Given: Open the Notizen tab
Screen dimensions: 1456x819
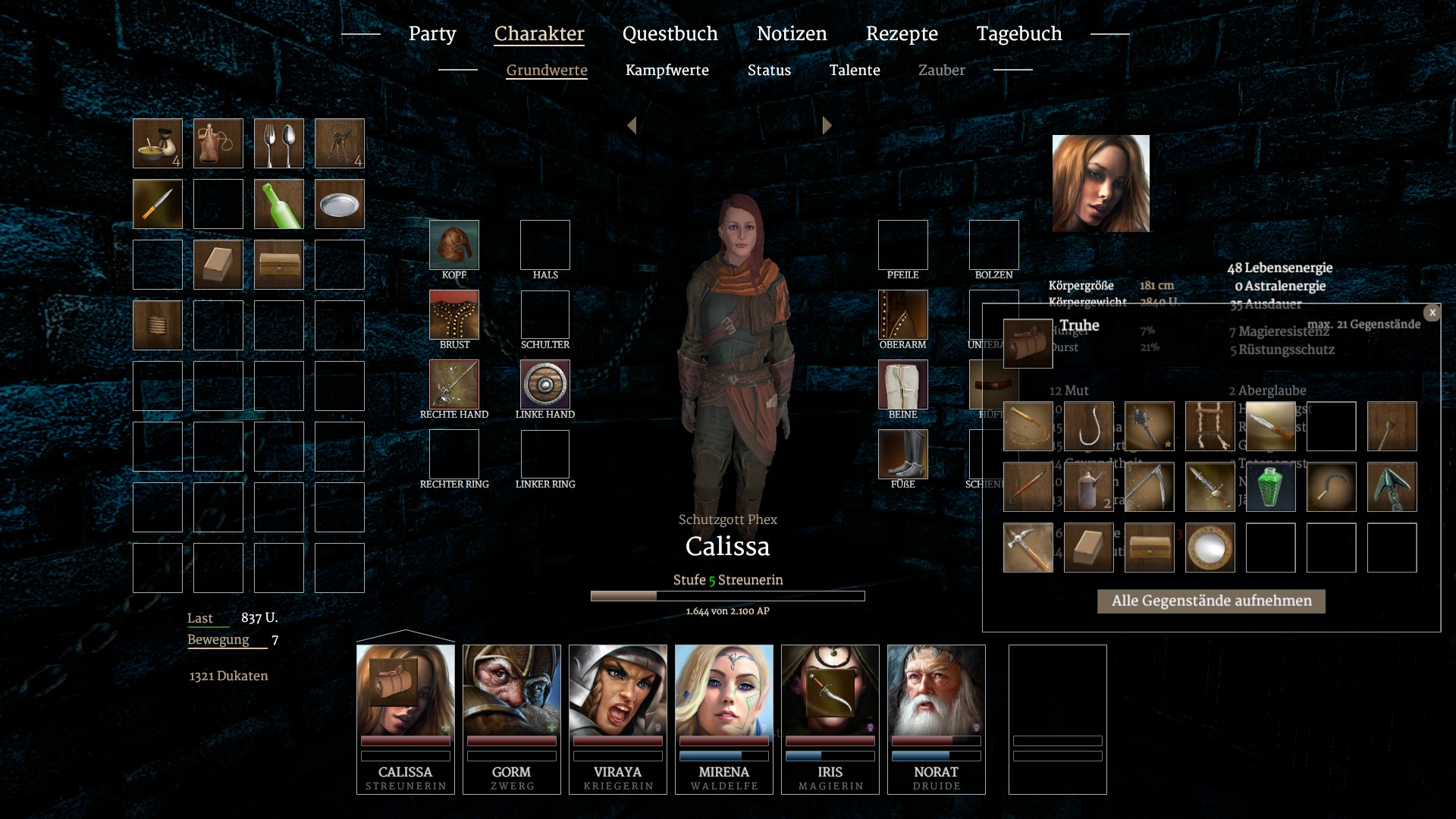Looking at the screenshot, I should coord(792,34).
